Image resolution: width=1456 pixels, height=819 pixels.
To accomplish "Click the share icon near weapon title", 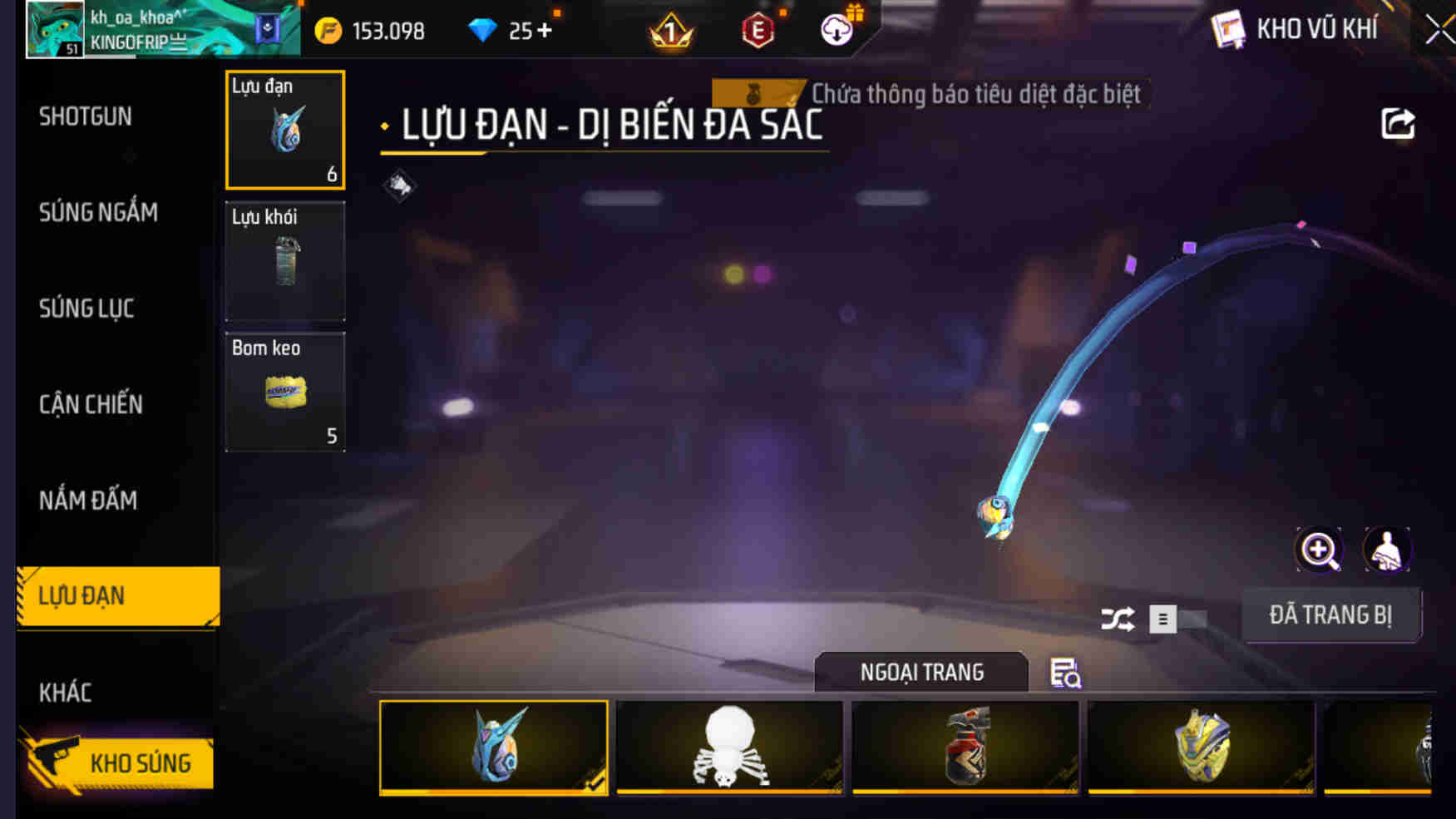I will [1399, 123].
